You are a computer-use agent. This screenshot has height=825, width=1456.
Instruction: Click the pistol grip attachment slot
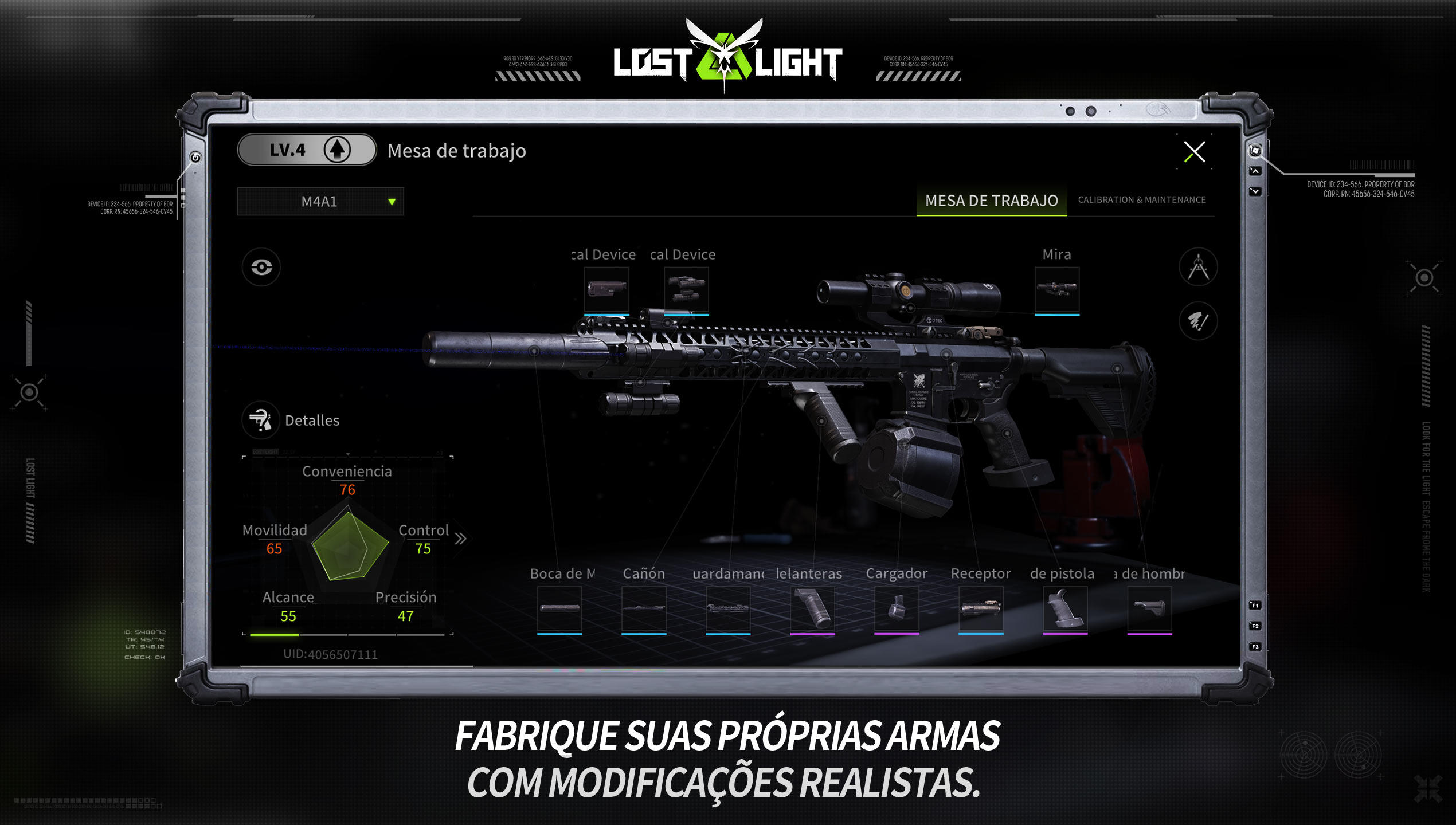(x=1066, y=608)
